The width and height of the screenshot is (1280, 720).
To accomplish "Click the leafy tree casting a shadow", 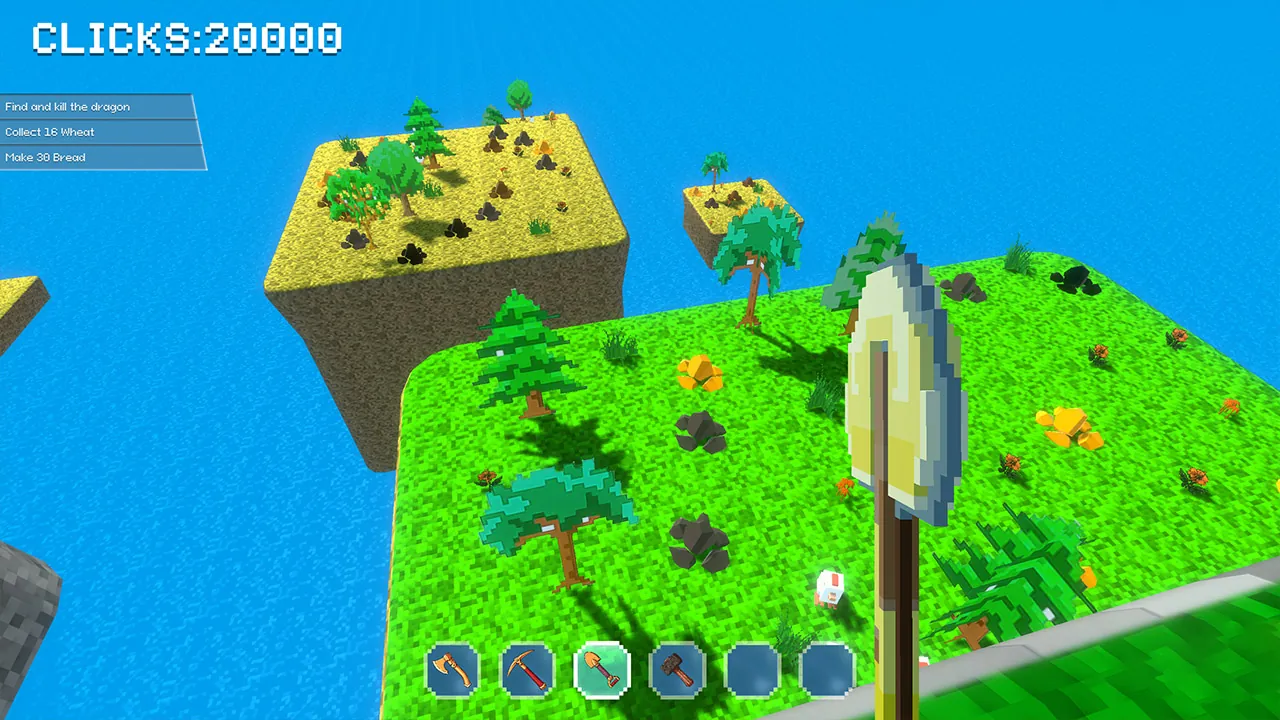I will click(555, 510).
